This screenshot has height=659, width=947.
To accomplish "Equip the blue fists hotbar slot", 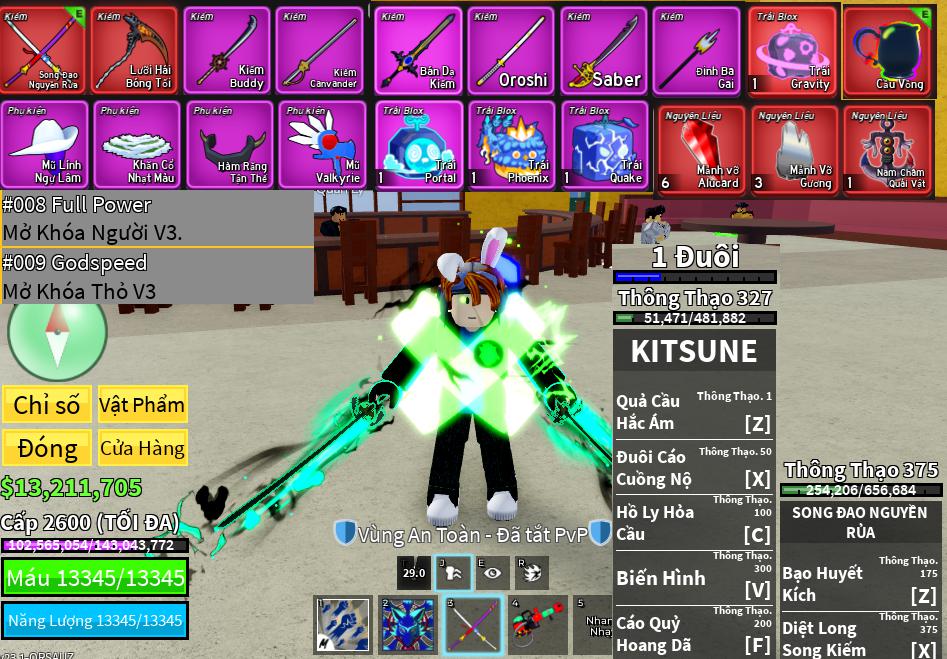I will 342,624.
